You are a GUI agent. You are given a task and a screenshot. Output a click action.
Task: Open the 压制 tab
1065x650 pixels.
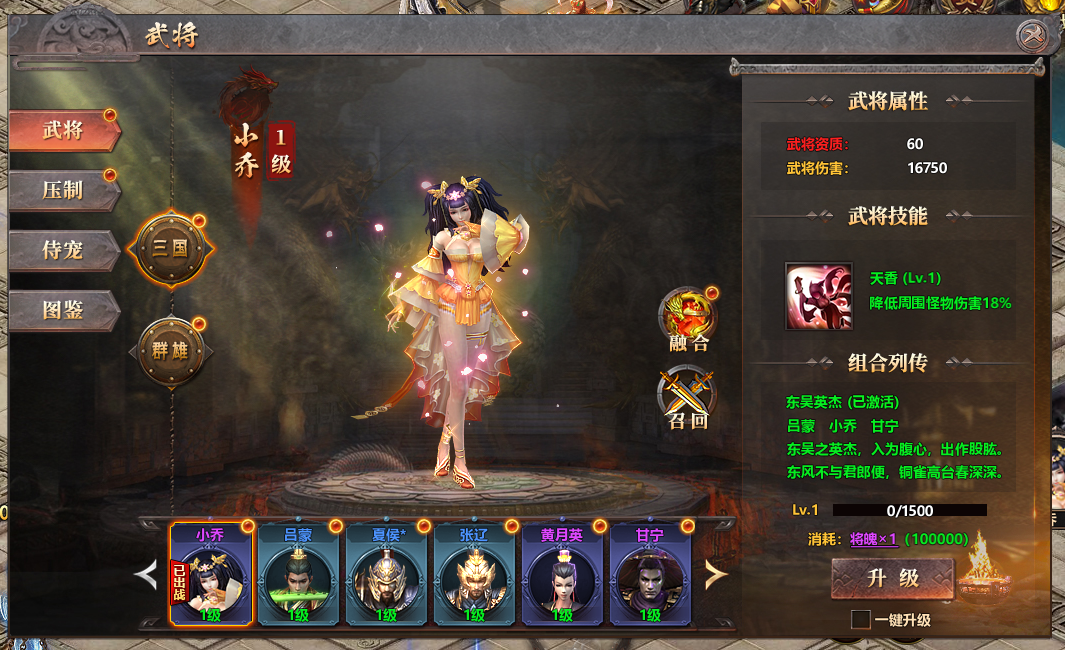click(x=64, y=190)
